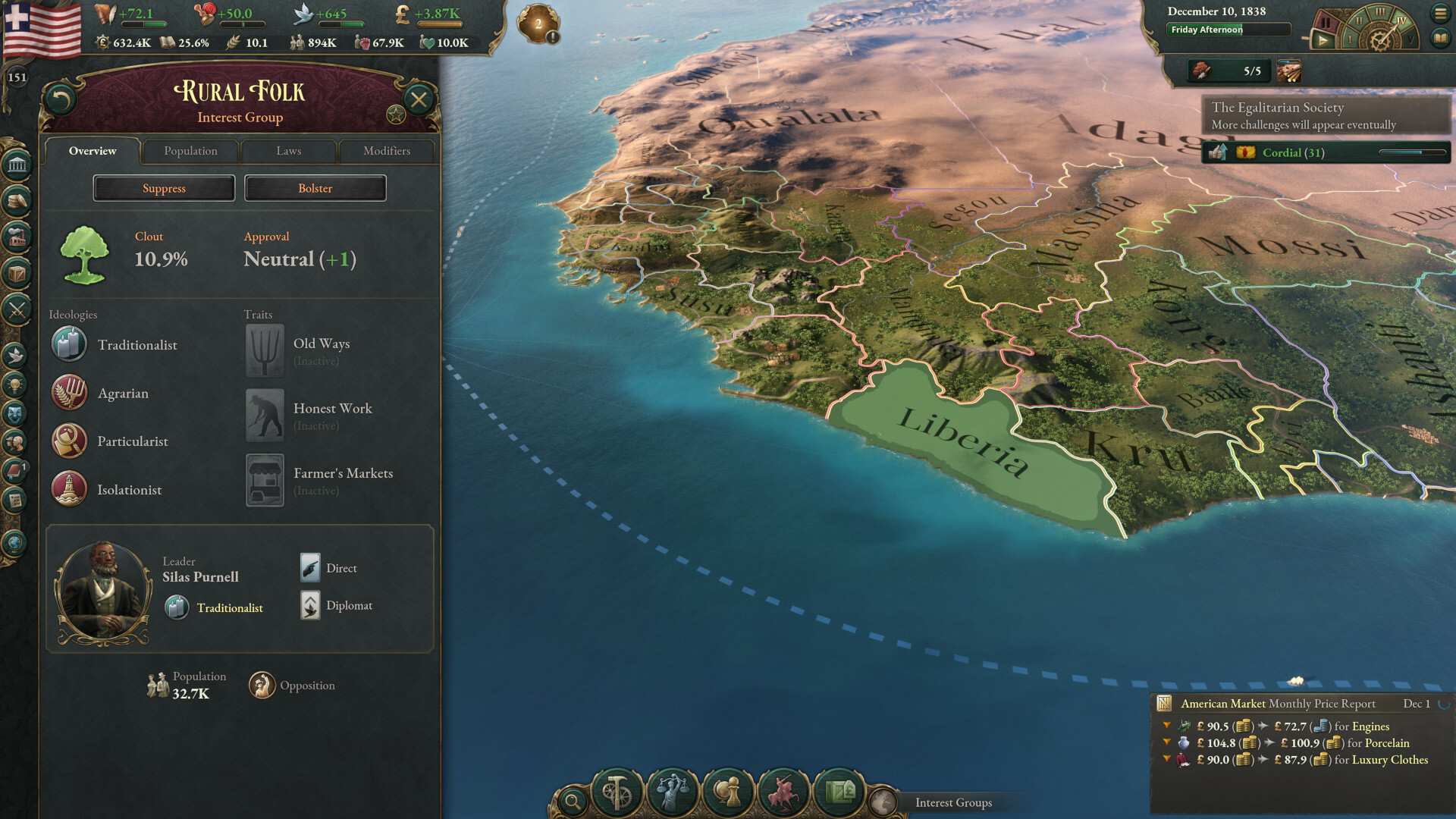Open the hamburger menu at top right

(x=1440, y=13)
